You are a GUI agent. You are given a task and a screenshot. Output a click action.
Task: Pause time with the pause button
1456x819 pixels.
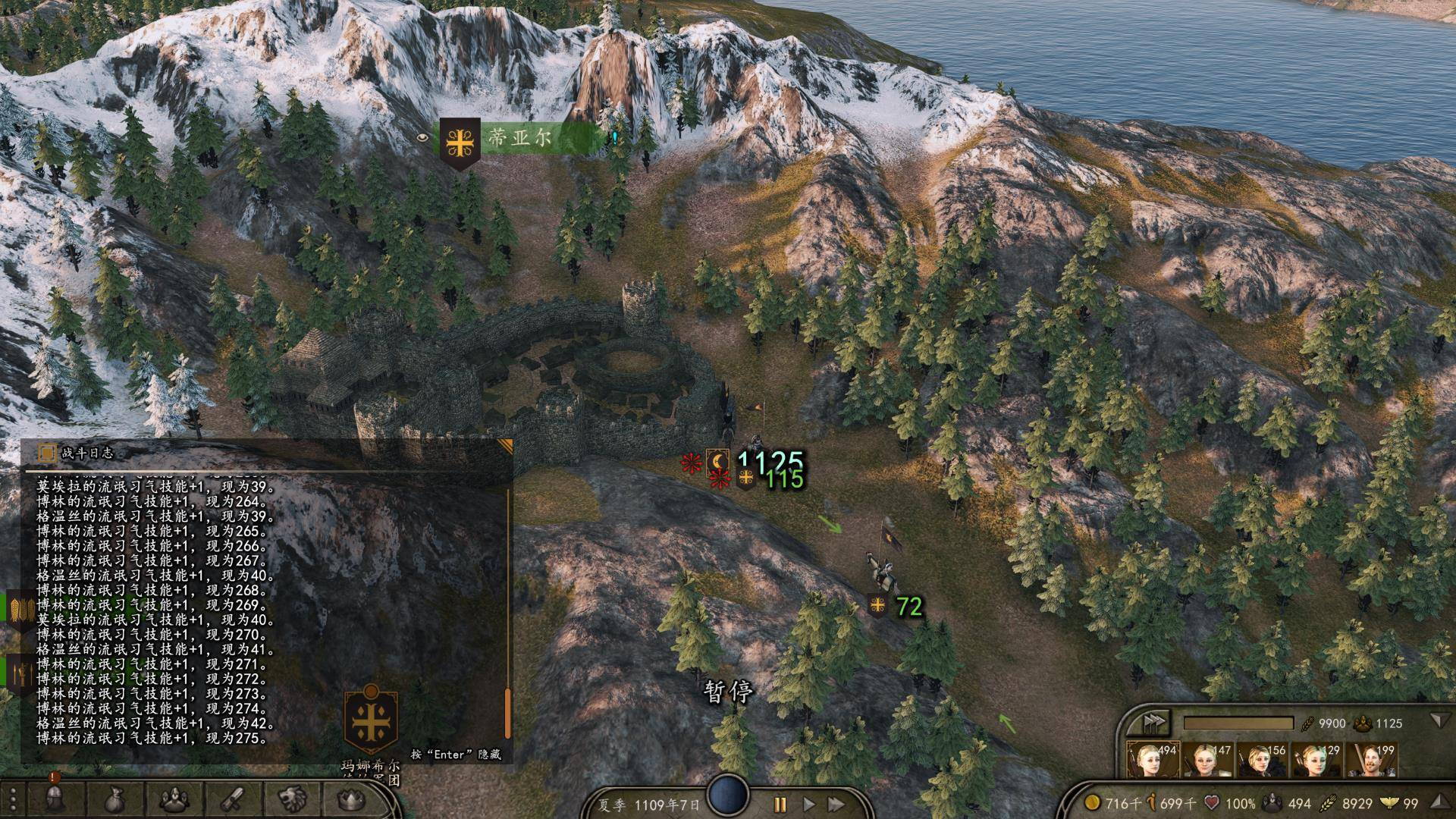[x=780, y=804]
